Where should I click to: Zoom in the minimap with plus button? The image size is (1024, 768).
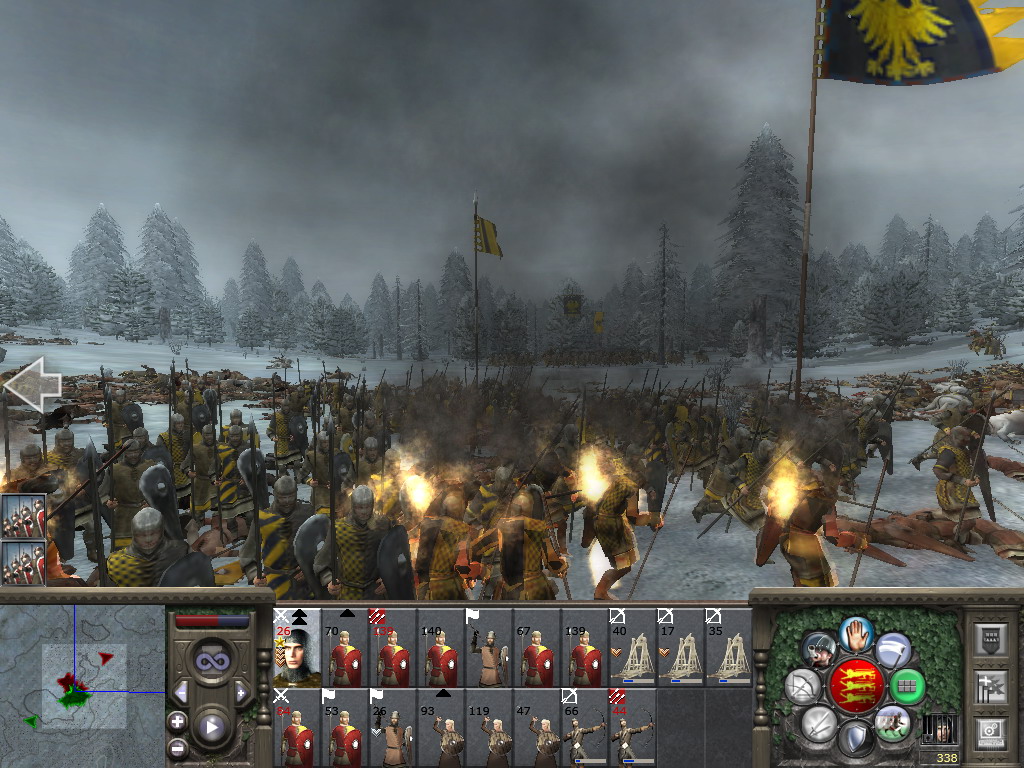(178, 721)
